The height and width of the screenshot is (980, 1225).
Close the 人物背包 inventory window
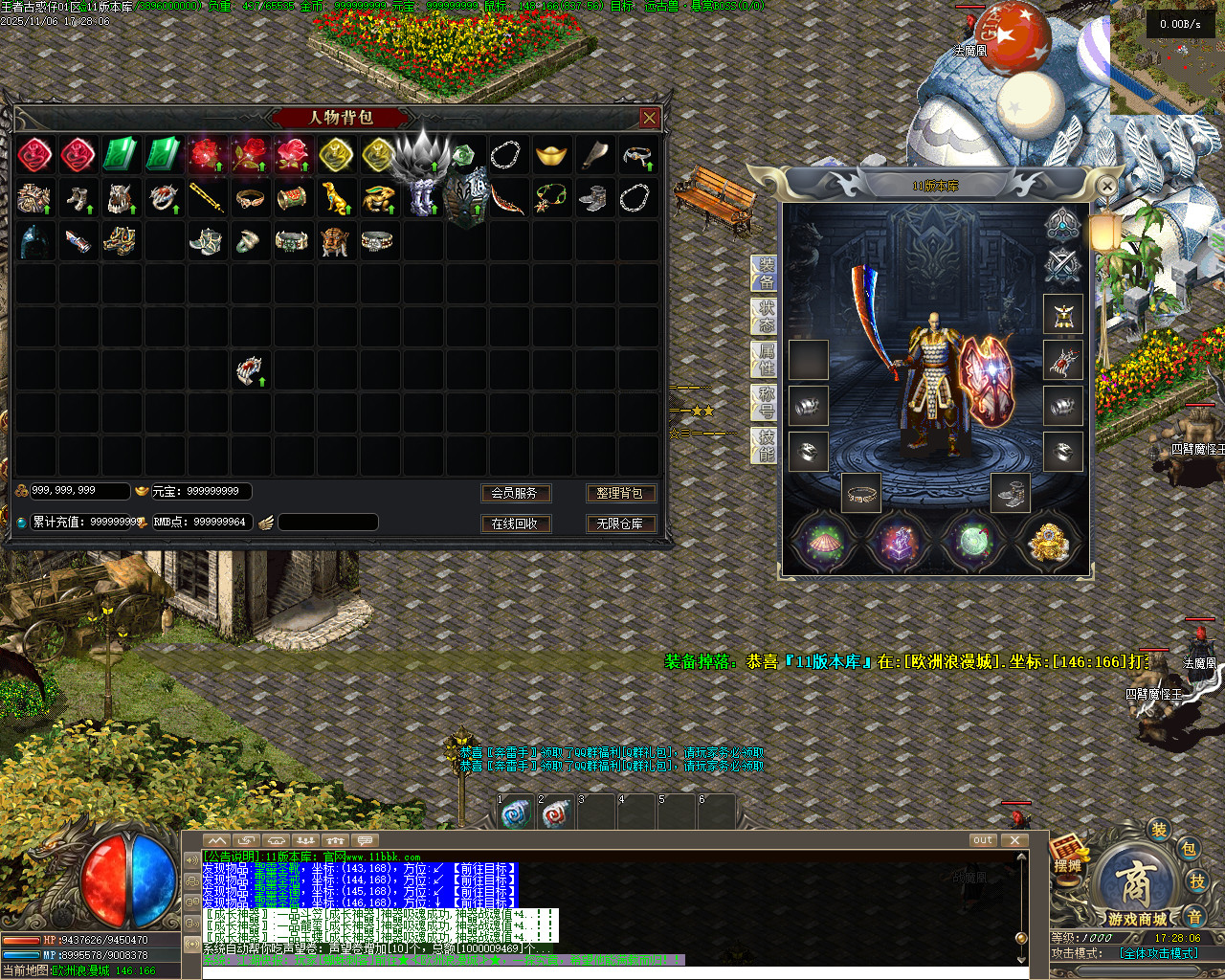650,118
